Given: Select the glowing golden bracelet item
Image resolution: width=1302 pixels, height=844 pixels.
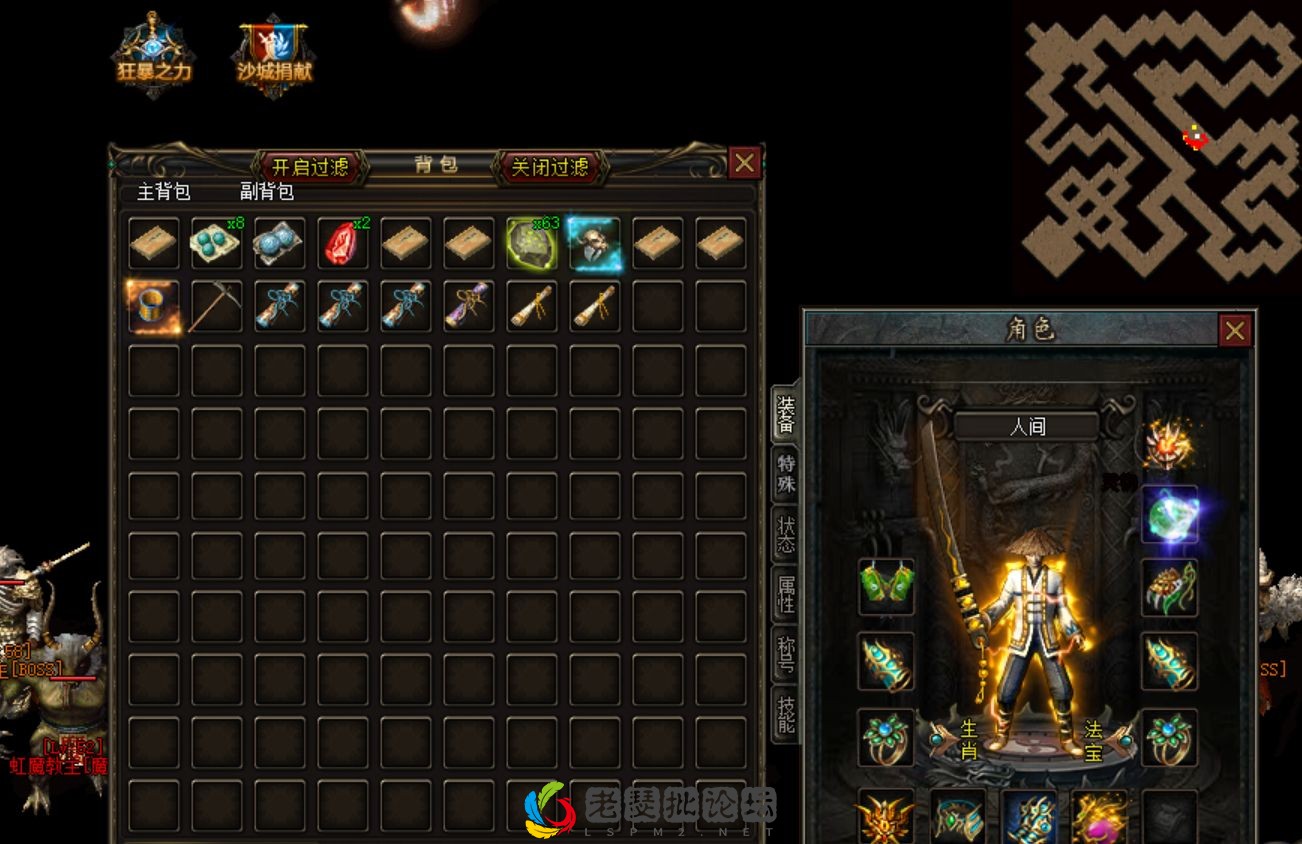Looking at the screenshot, I should (x=154, y=306).
